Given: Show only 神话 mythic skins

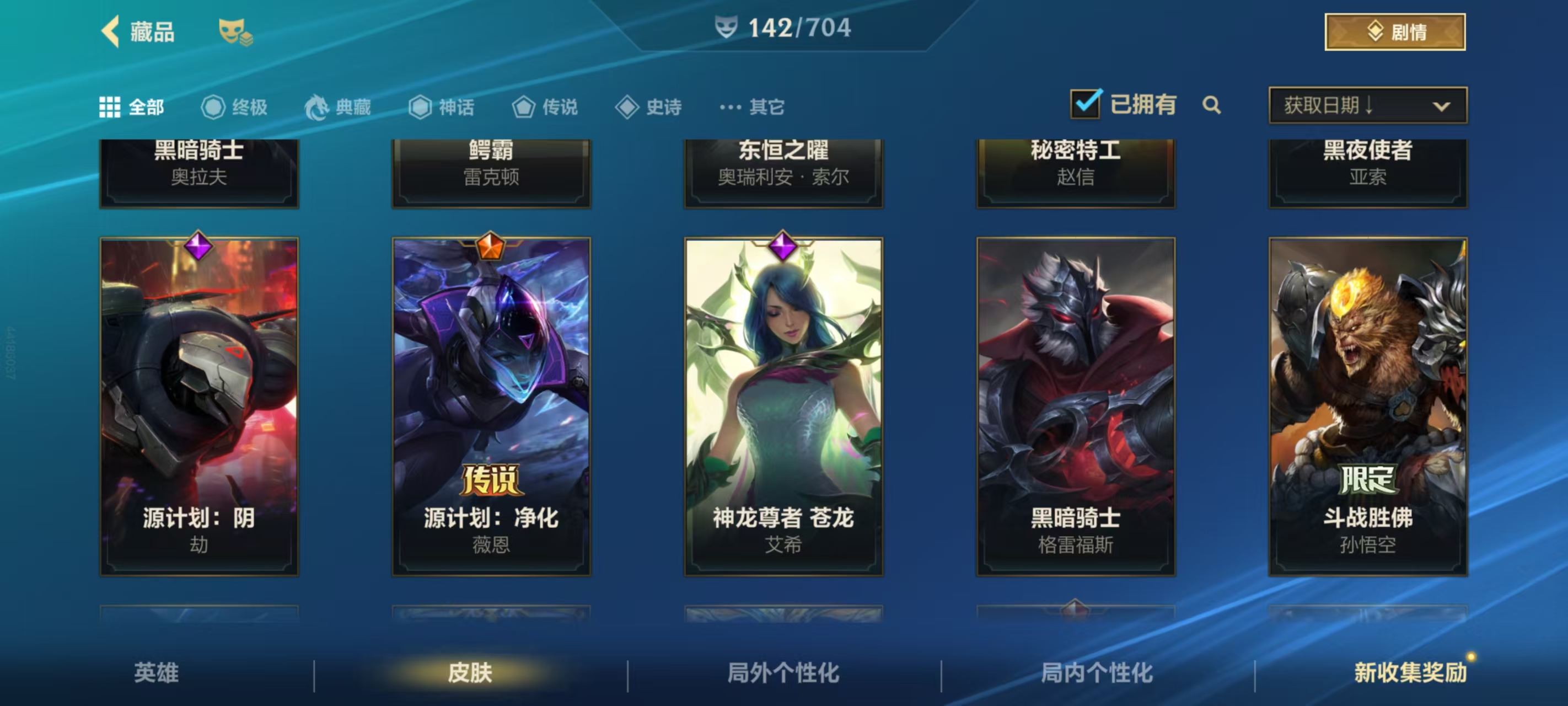Looking at the screenshot, I should point(441,107).
